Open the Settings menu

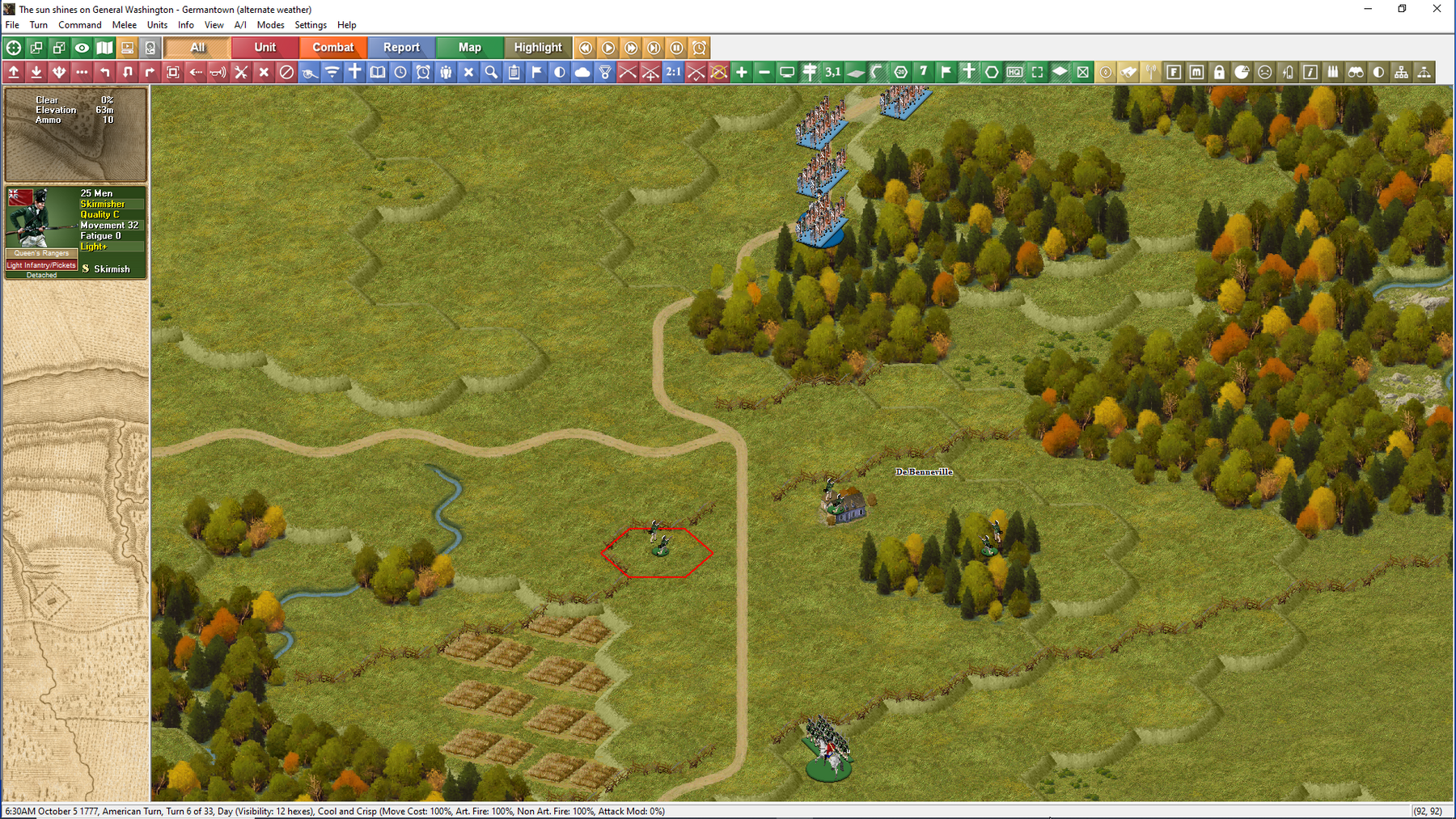tap(311, 25)
